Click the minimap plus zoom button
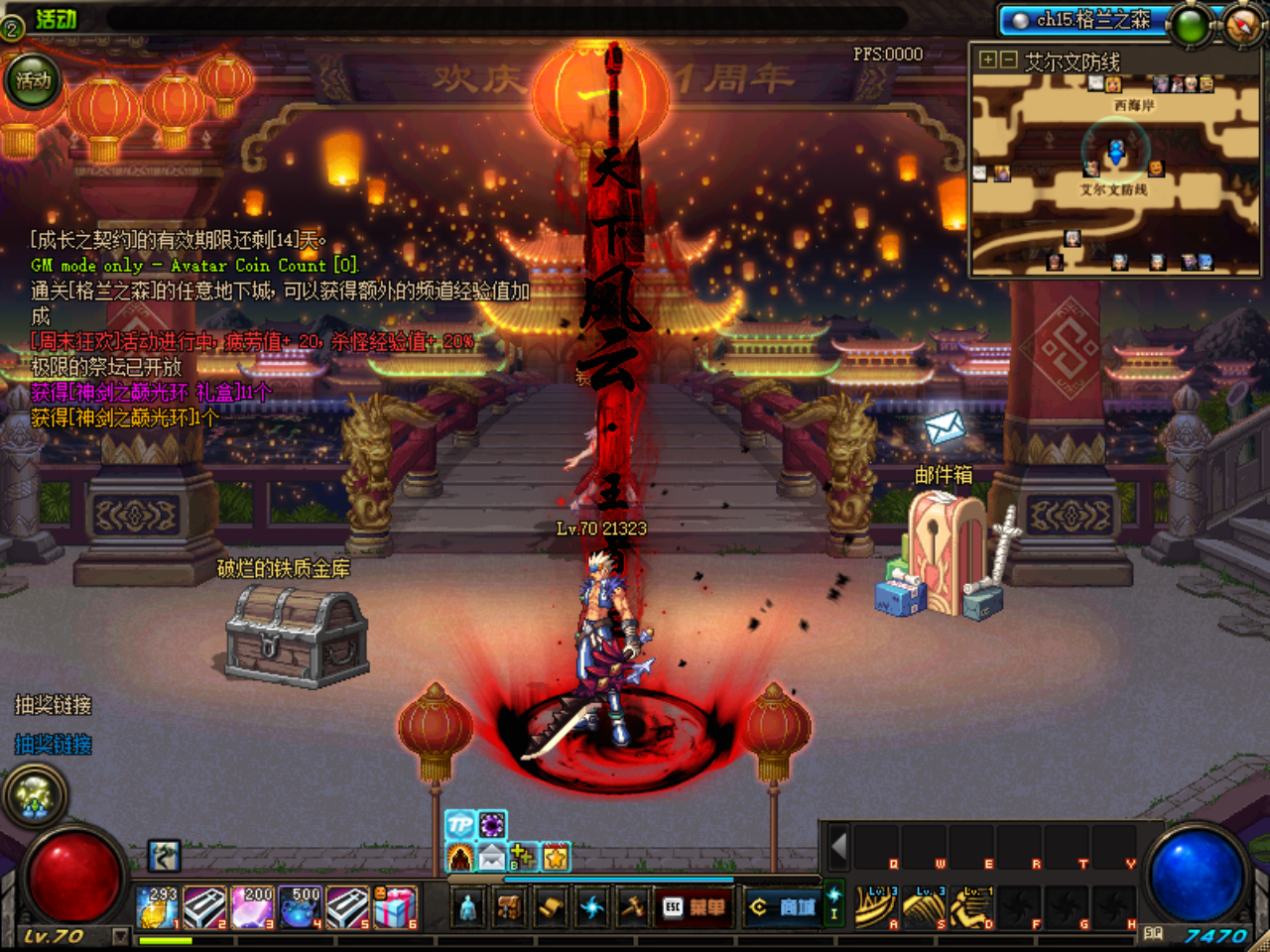1270x952 pixels. pos(987,60)
